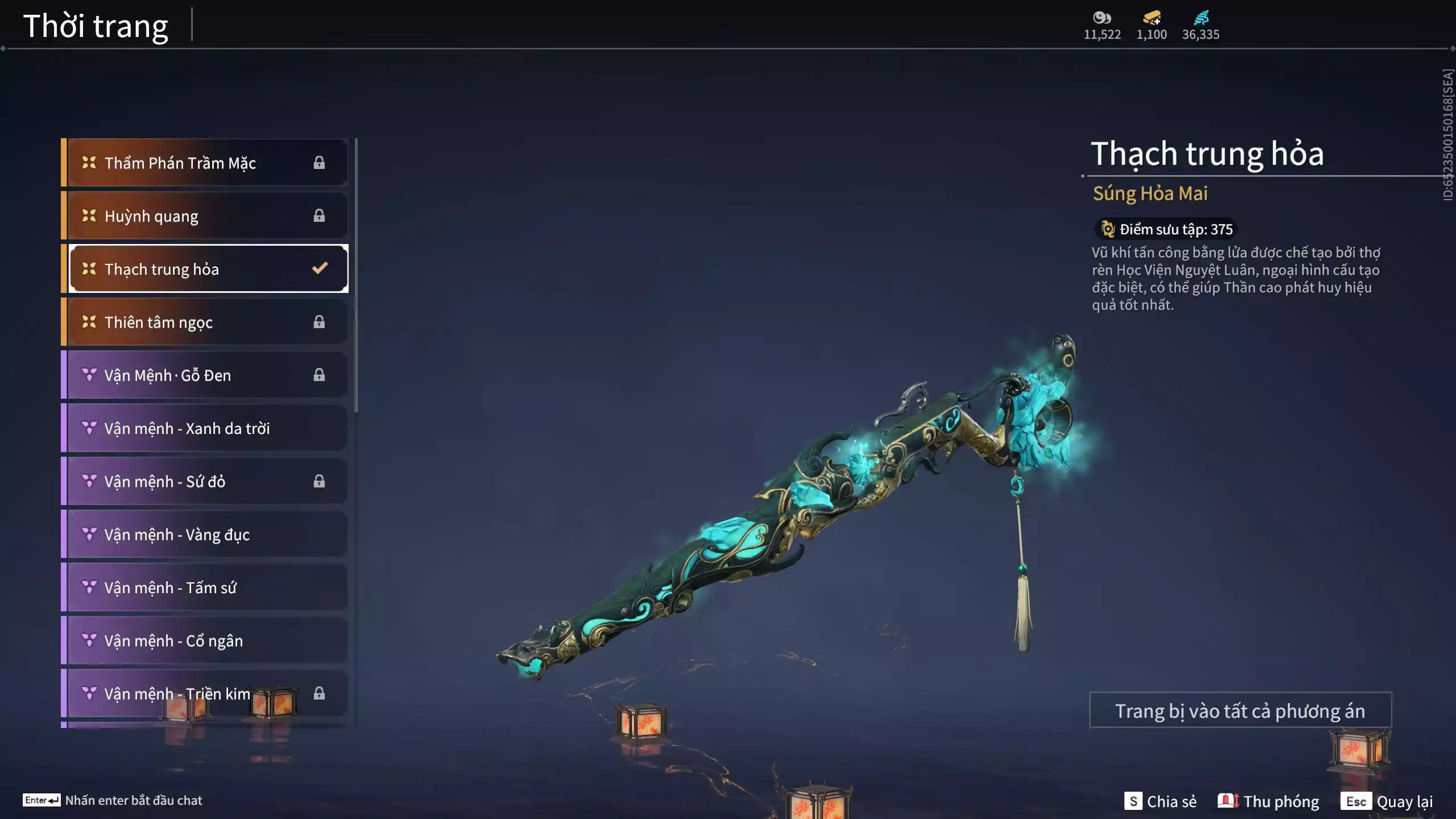
Task: Open the chat input at bottom left
Action: (x=113, y=800)
